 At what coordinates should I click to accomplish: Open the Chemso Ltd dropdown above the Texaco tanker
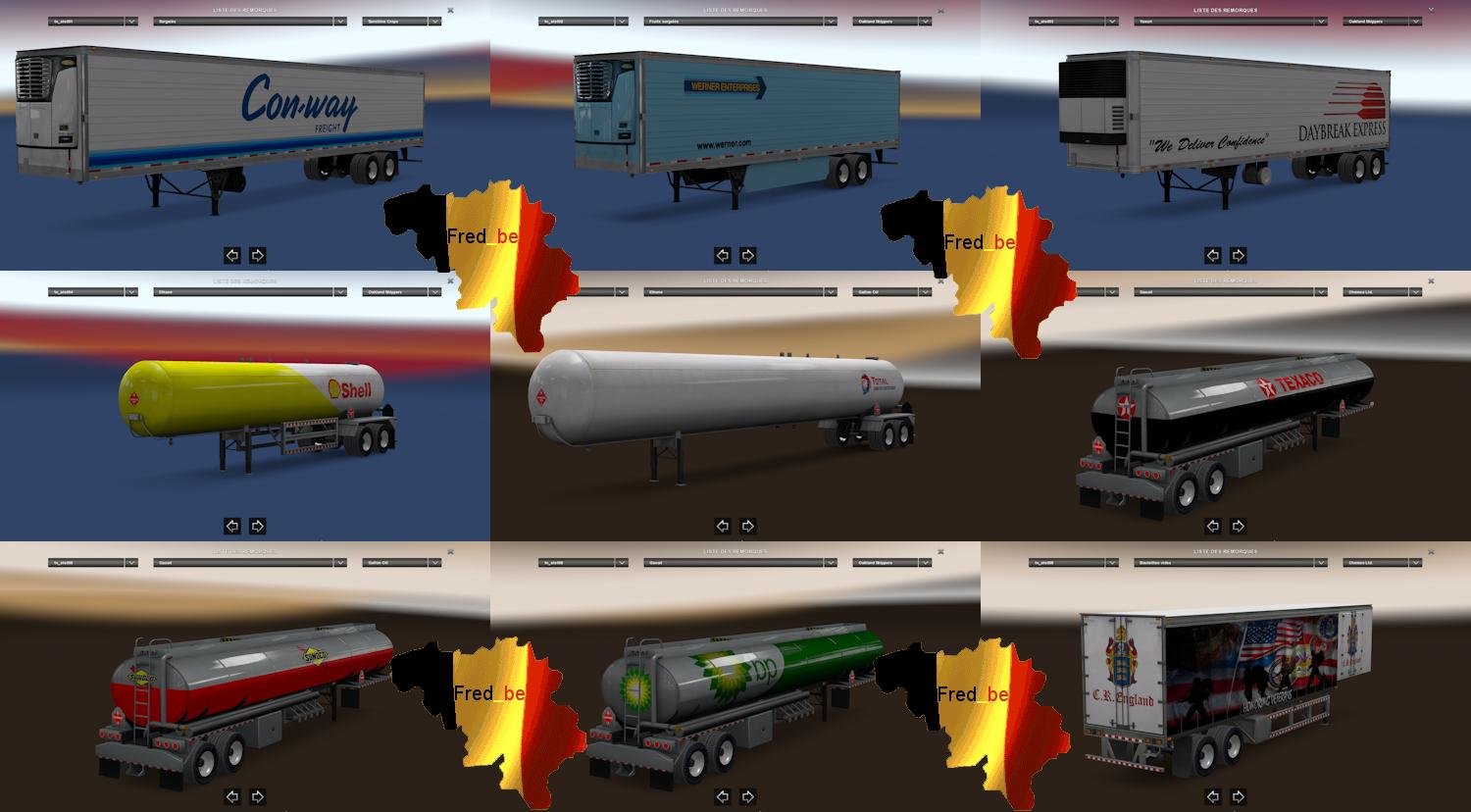pyautogui.click(x=1381, y=291)
